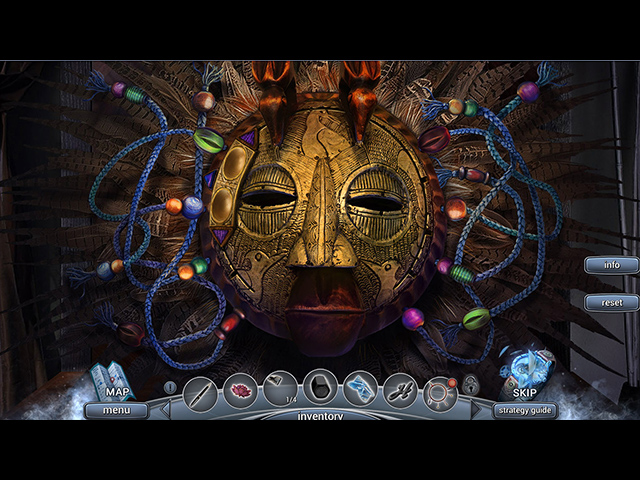Show puzzle info
Viewport: 640px width, 480px height.
[x=611, y=265]
